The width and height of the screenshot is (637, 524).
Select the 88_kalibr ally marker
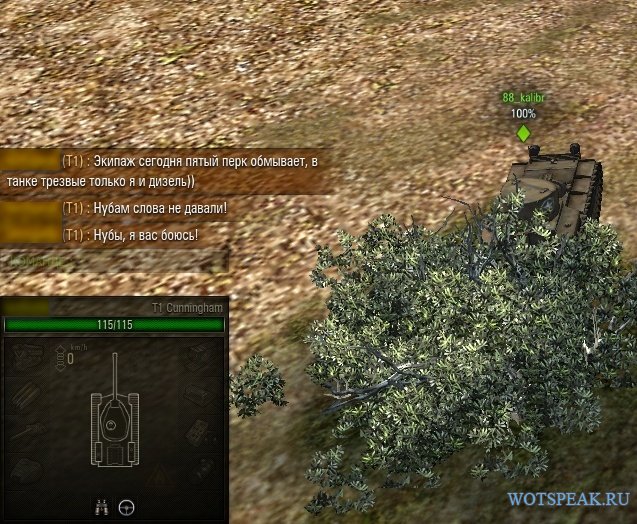[523, 131]
